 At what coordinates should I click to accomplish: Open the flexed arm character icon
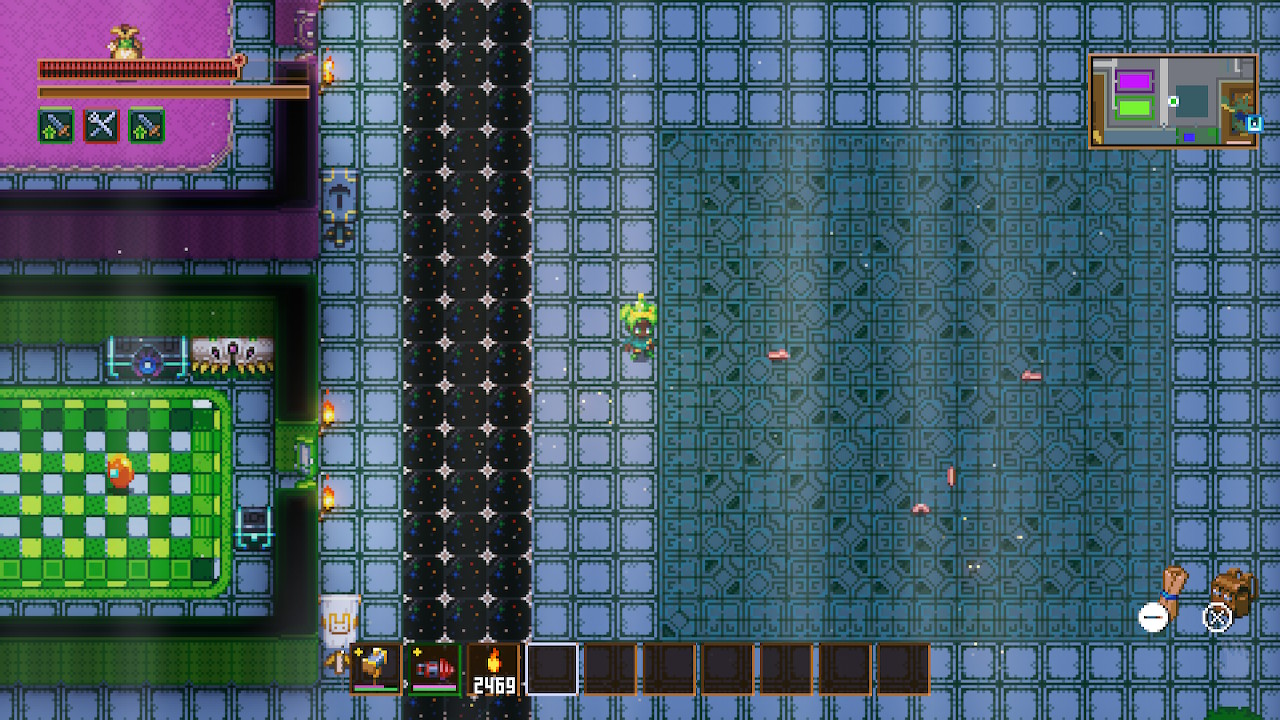(1172, 590)
